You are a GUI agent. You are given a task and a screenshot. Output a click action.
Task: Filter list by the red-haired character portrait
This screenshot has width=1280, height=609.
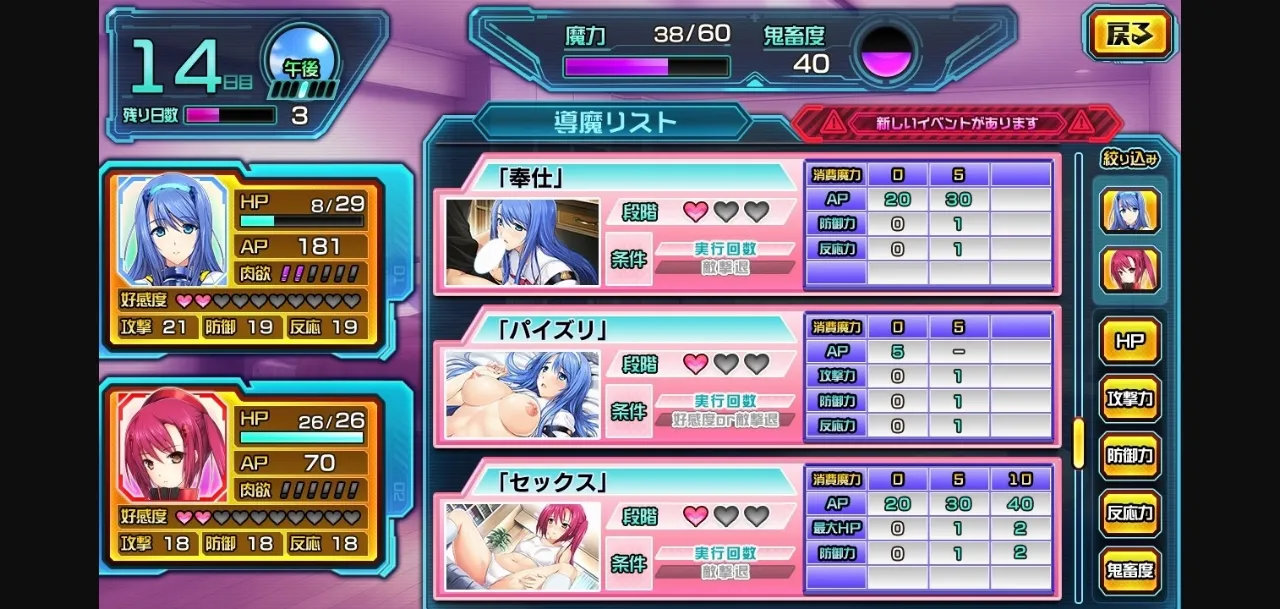click(x=1130, y=270)
